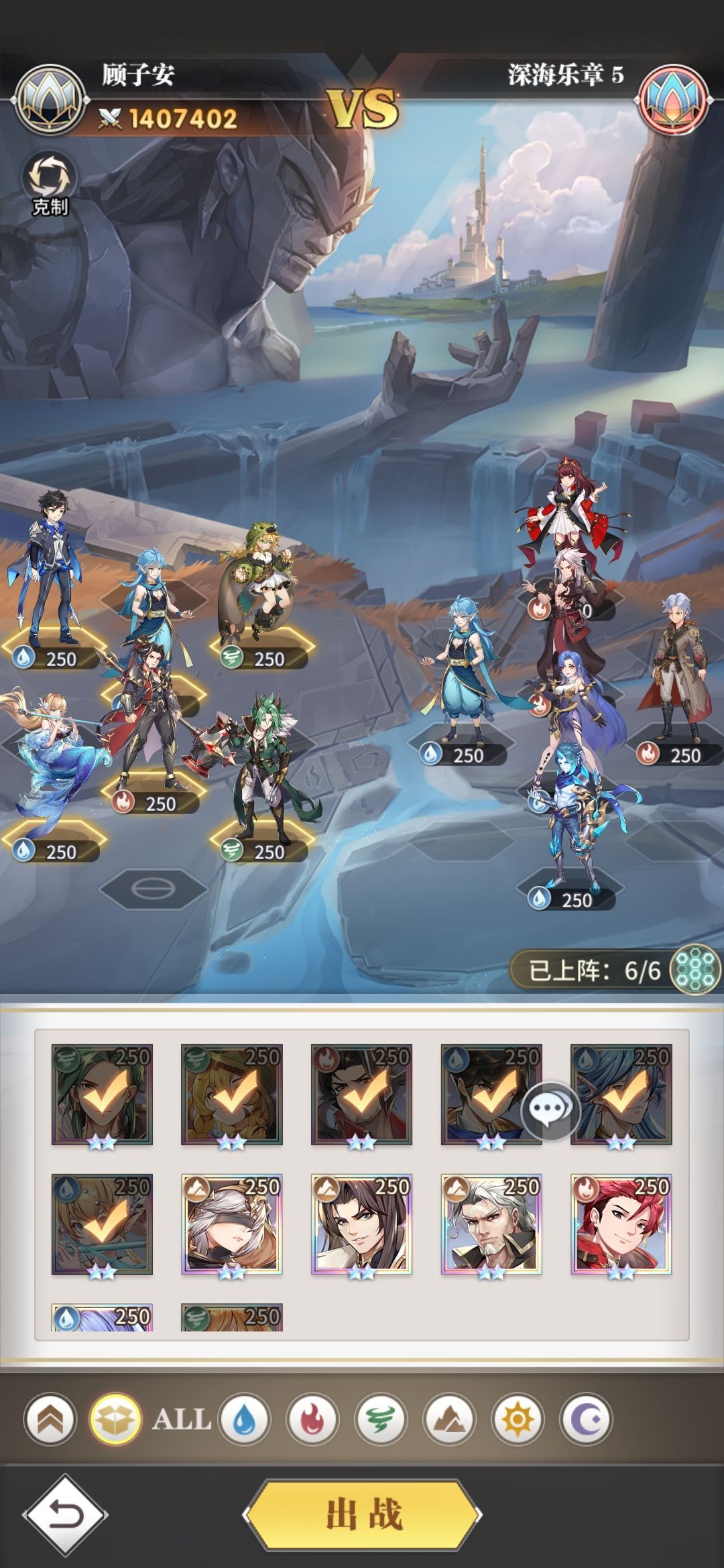
Task: Select the white-bearded old man hero portrait
Action: tap(491, 1224)
